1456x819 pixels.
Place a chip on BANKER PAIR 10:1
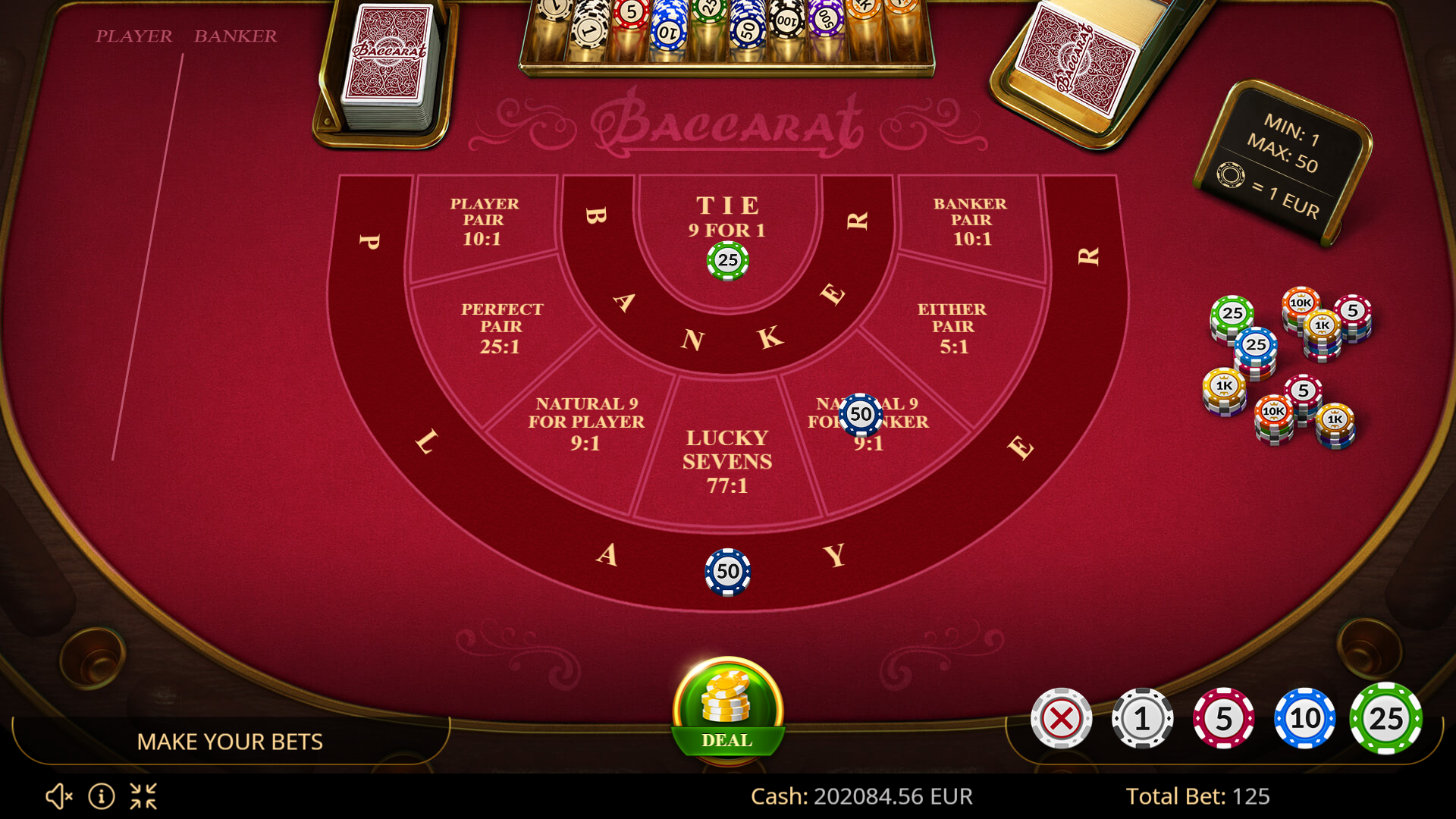tap(971, 220)
